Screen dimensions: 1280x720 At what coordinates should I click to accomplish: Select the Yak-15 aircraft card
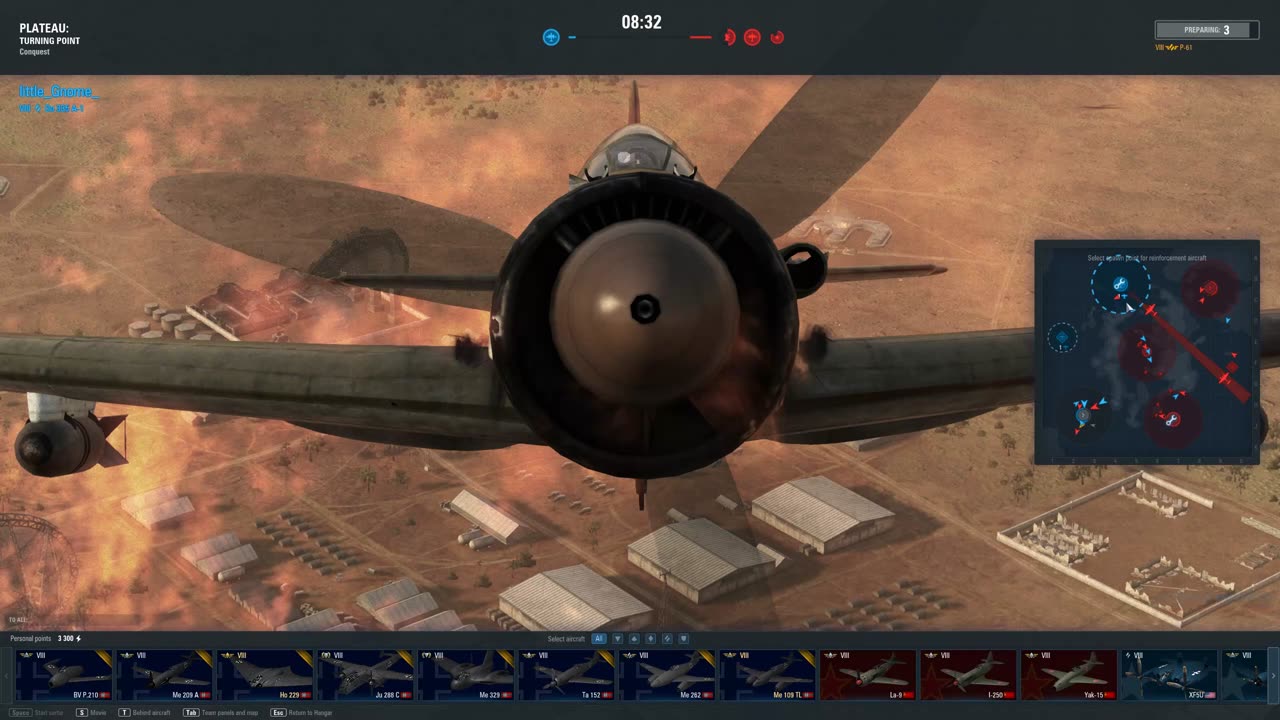(1068, 674)
